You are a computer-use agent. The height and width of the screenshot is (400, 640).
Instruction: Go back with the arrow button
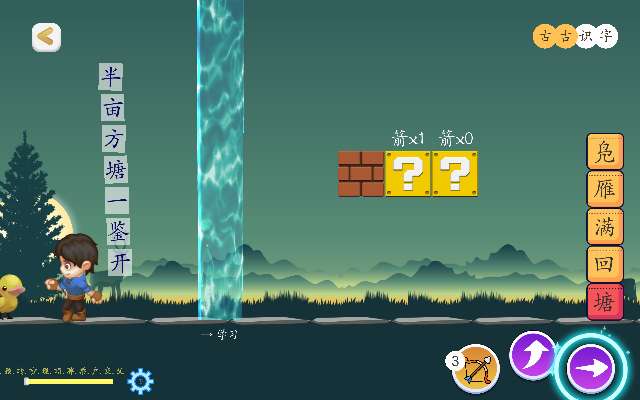(x=46, y=37)
